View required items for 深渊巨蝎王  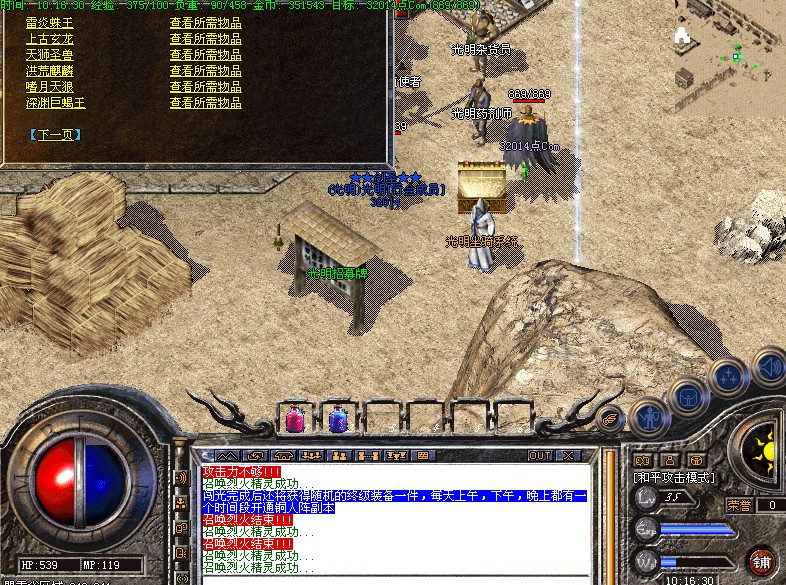pyautogui.click(x=205, y=102)
